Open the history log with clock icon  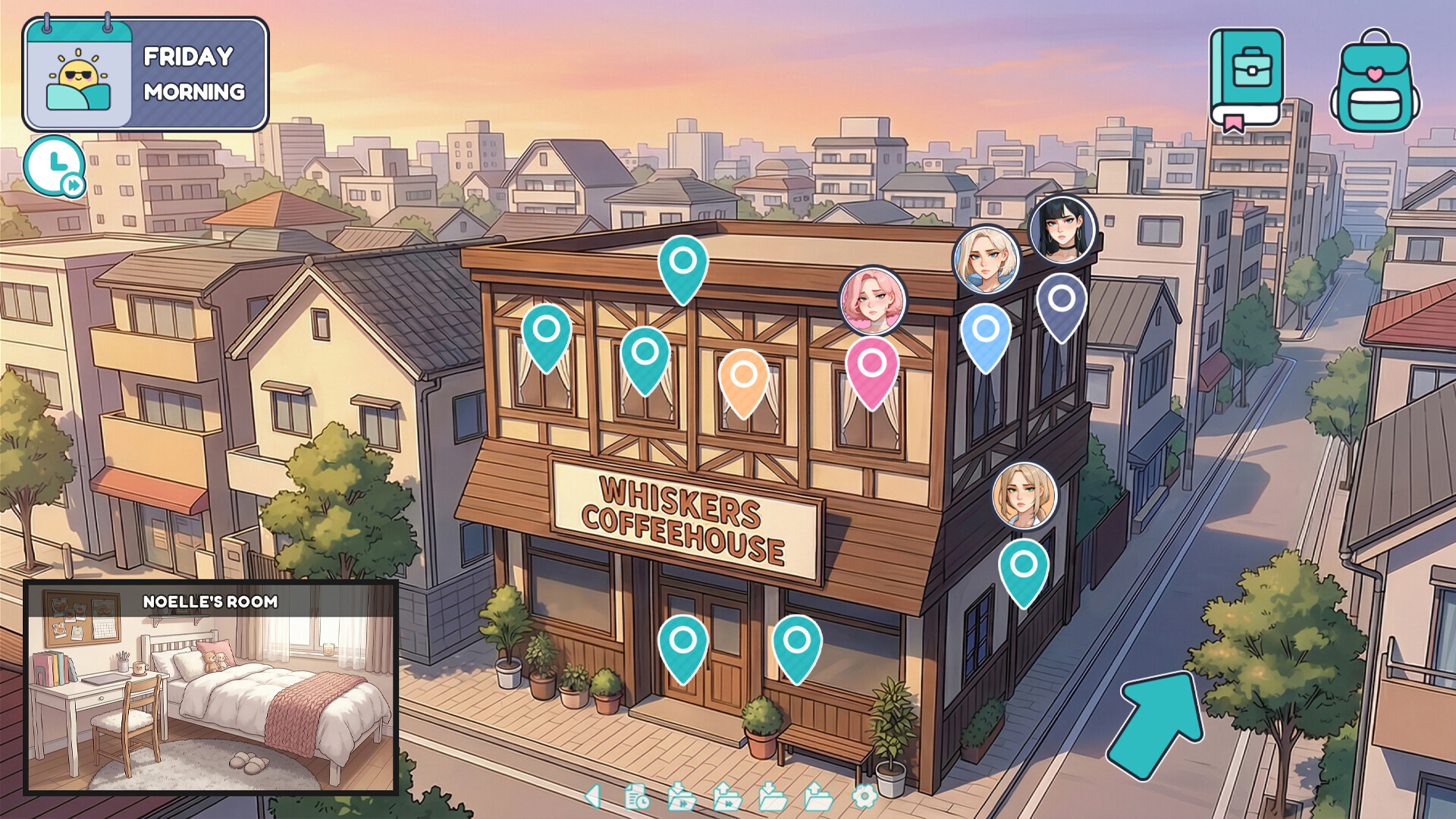(635, 798)
